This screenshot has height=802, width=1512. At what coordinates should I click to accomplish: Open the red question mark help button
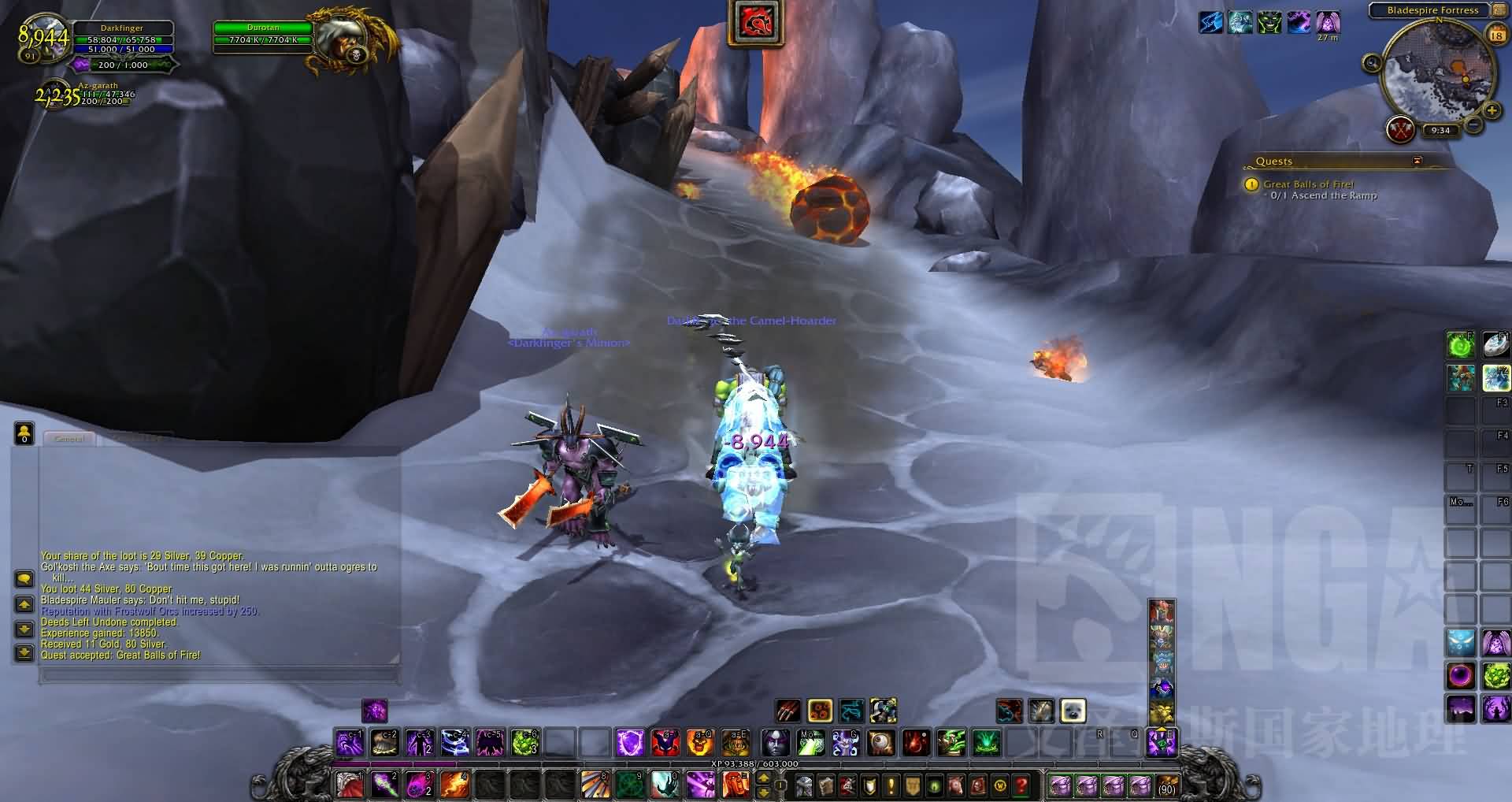[x=1021, y=785]
